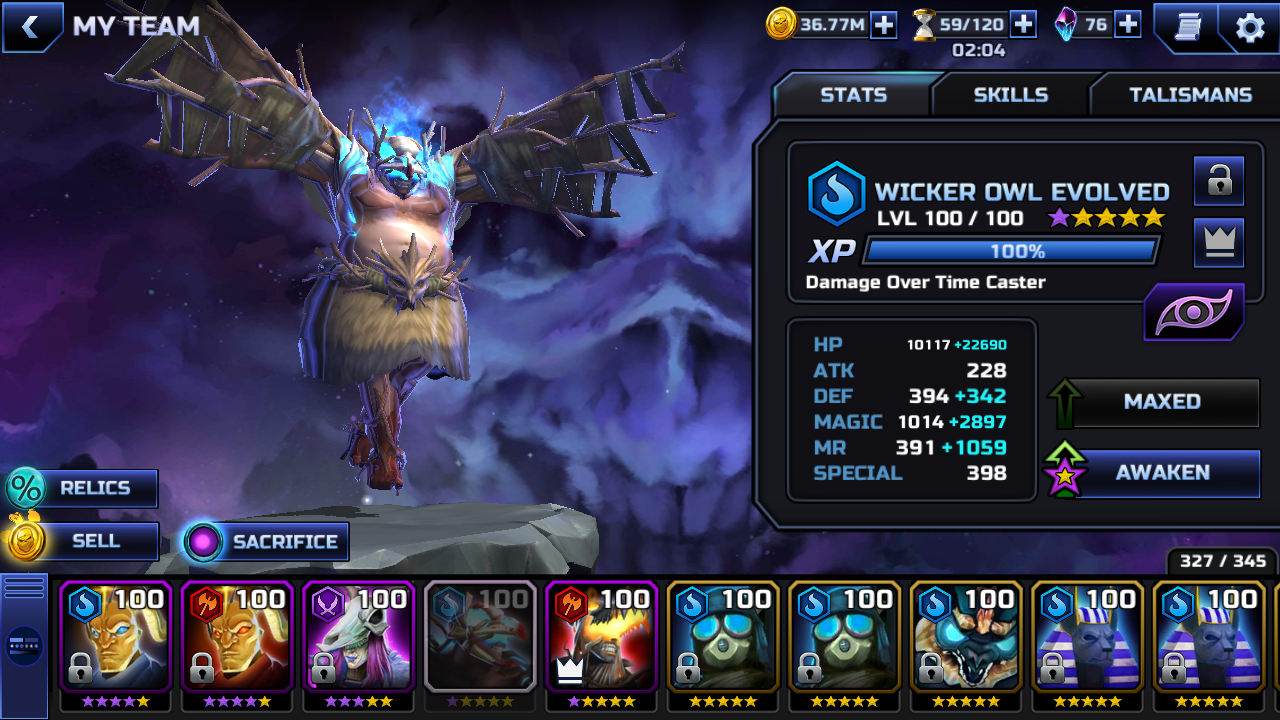
Task: Open the gear settings menu
Action: pos(1250,28)
